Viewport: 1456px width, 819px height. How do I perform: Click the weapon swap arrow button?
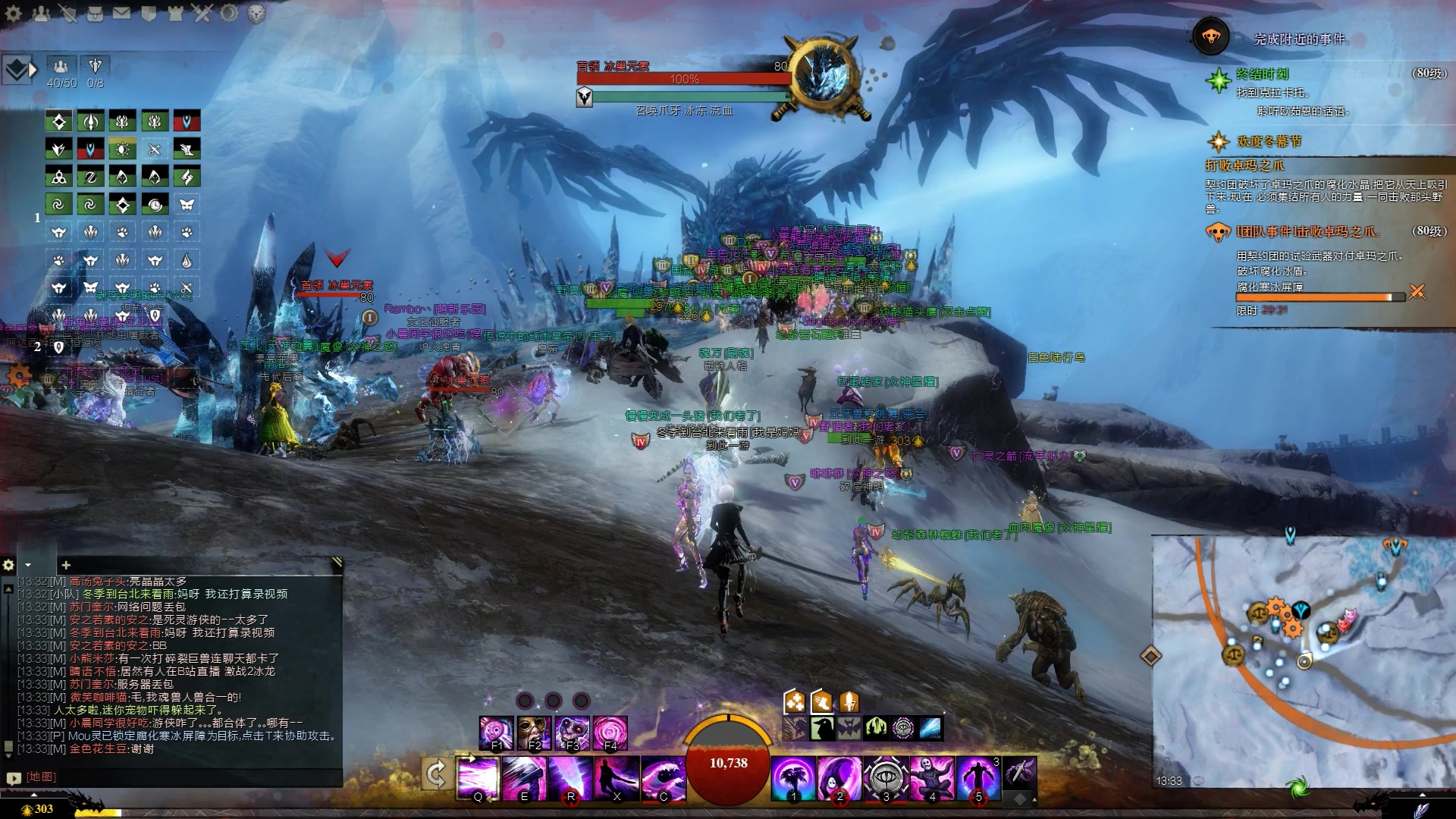(436, 774)
